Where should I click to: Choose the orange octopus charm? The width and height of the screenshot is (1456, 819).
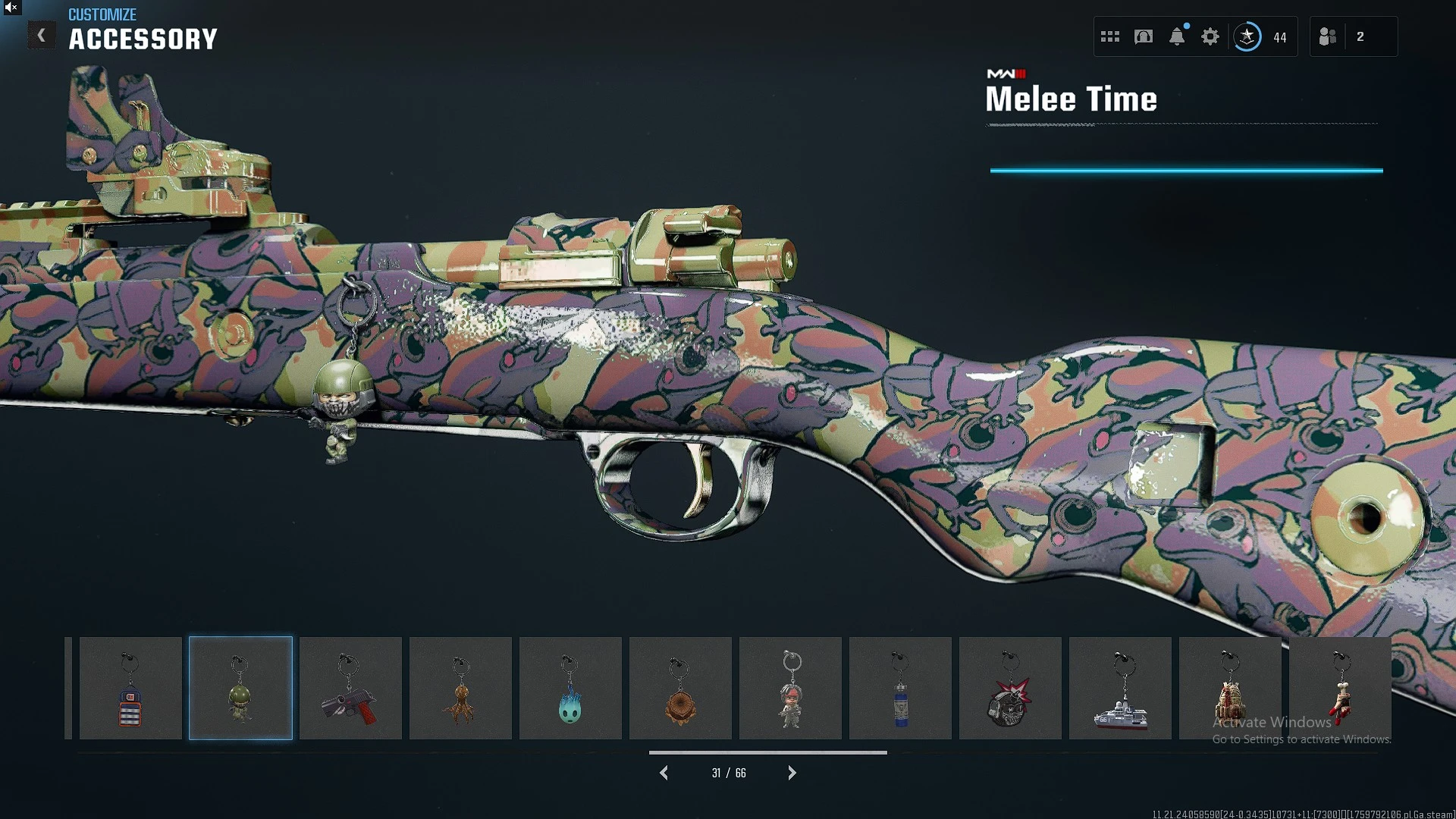click(460, 689)
